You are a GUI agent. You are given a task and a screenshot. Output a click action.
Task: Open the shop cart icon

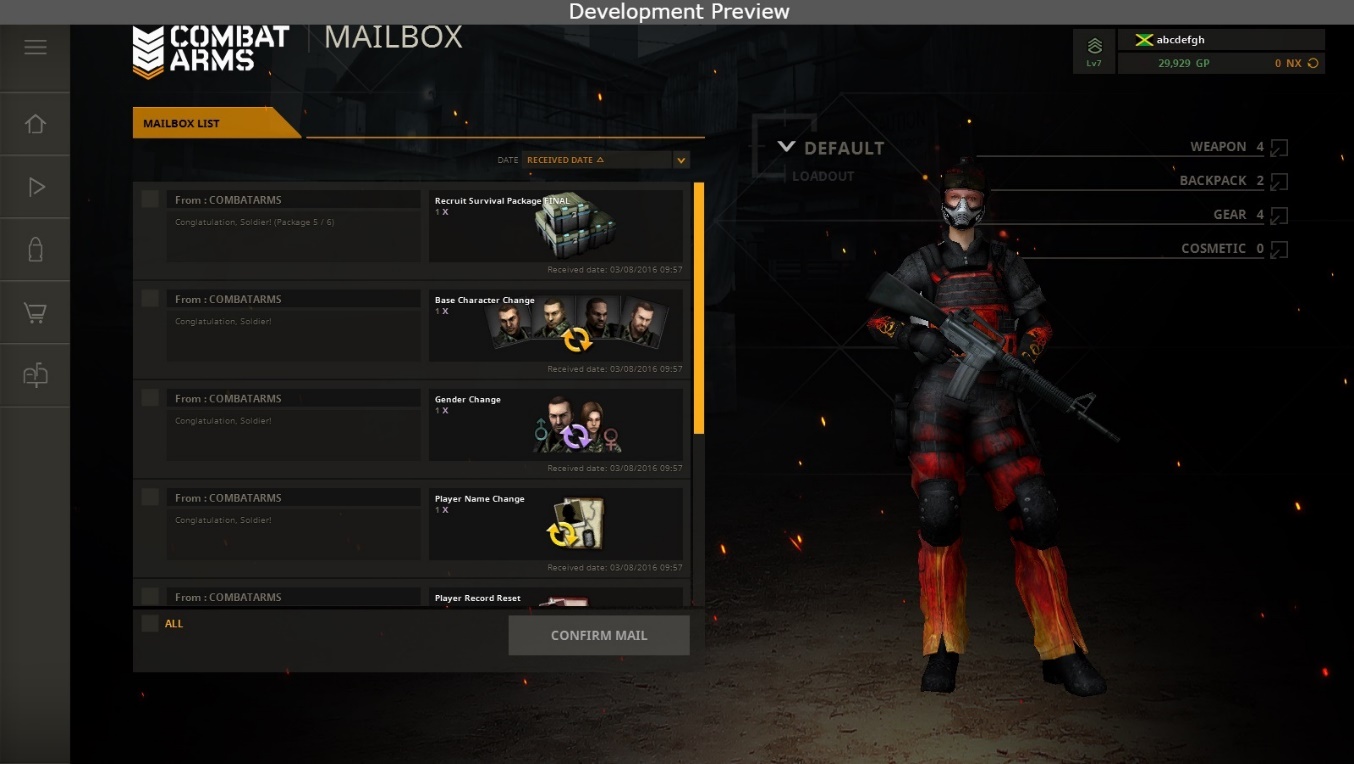click(x=35, y=313)
